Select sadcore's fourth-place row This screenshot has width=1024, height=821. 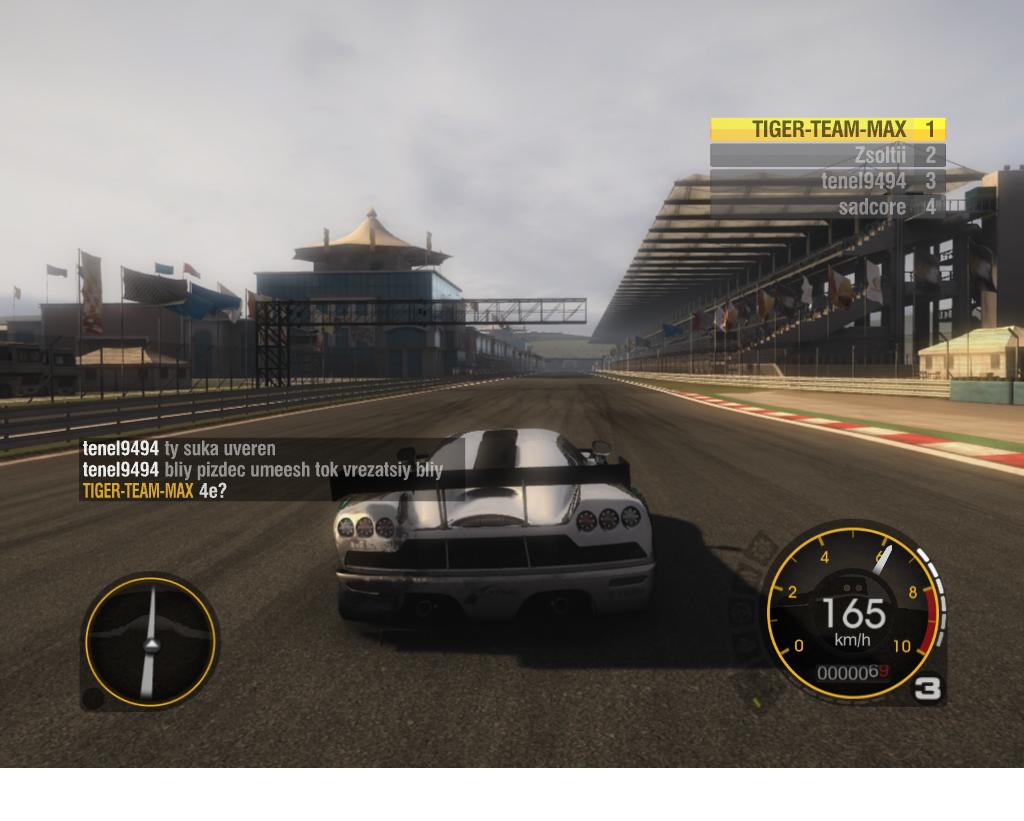(828, 207)
